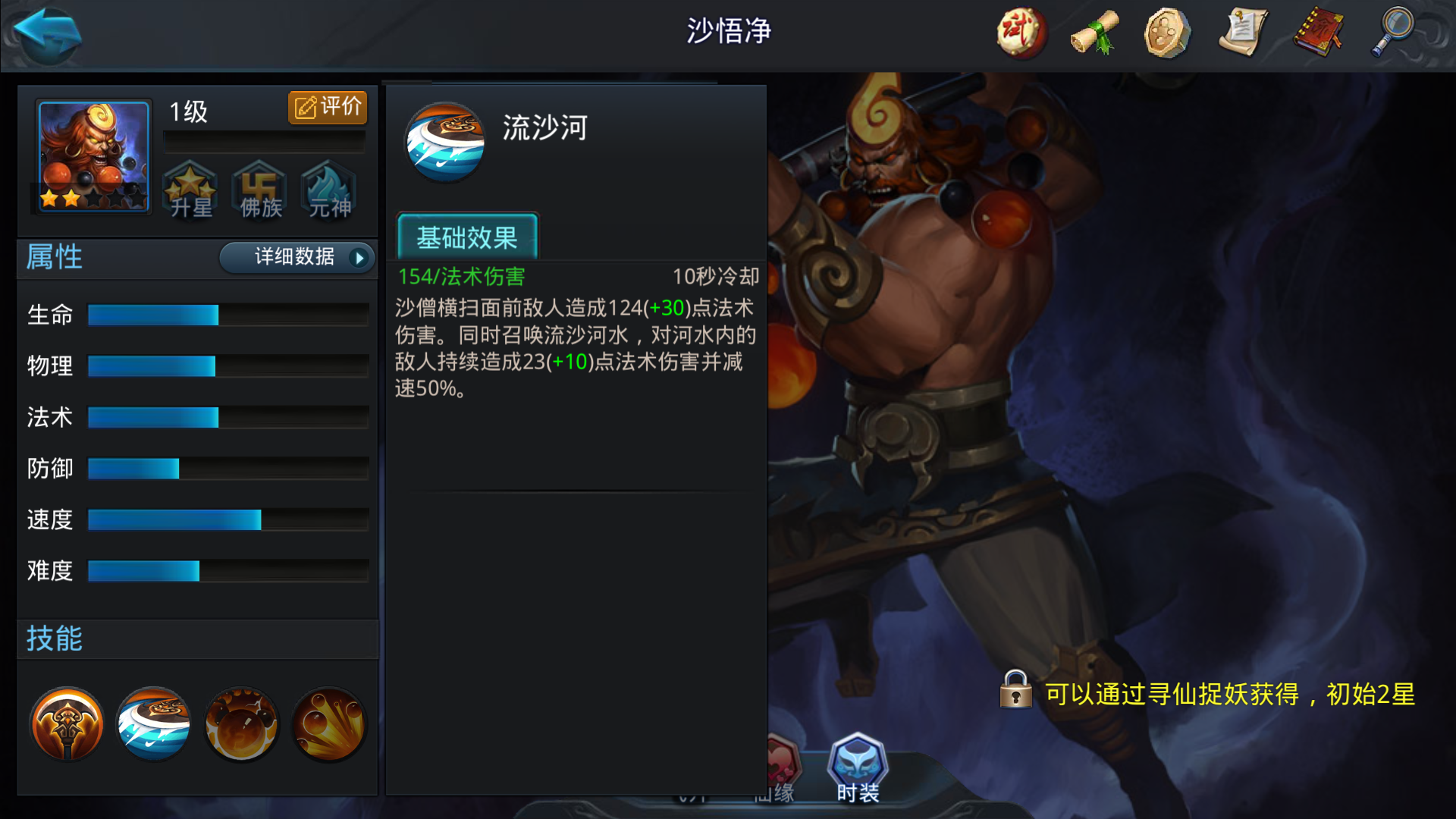Screen dimensions: 1456x819
Task: Open the red spellbook icon top right
Action: [x=1318, y=32]
